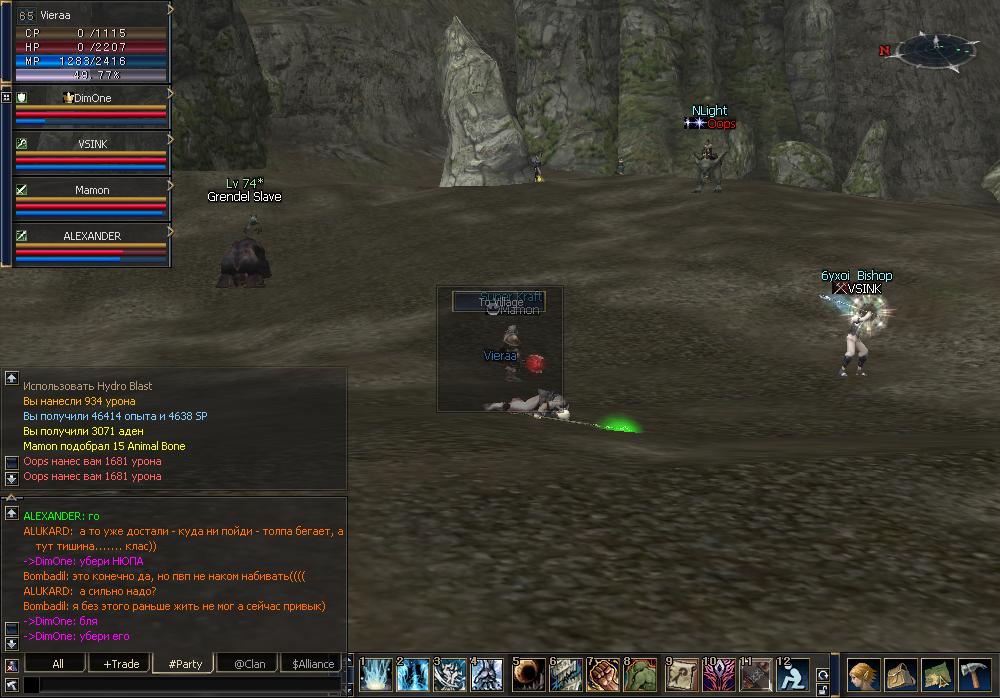Select the #Party chat tab
This screenshot has width=1000, height=698.
[185, 663]
